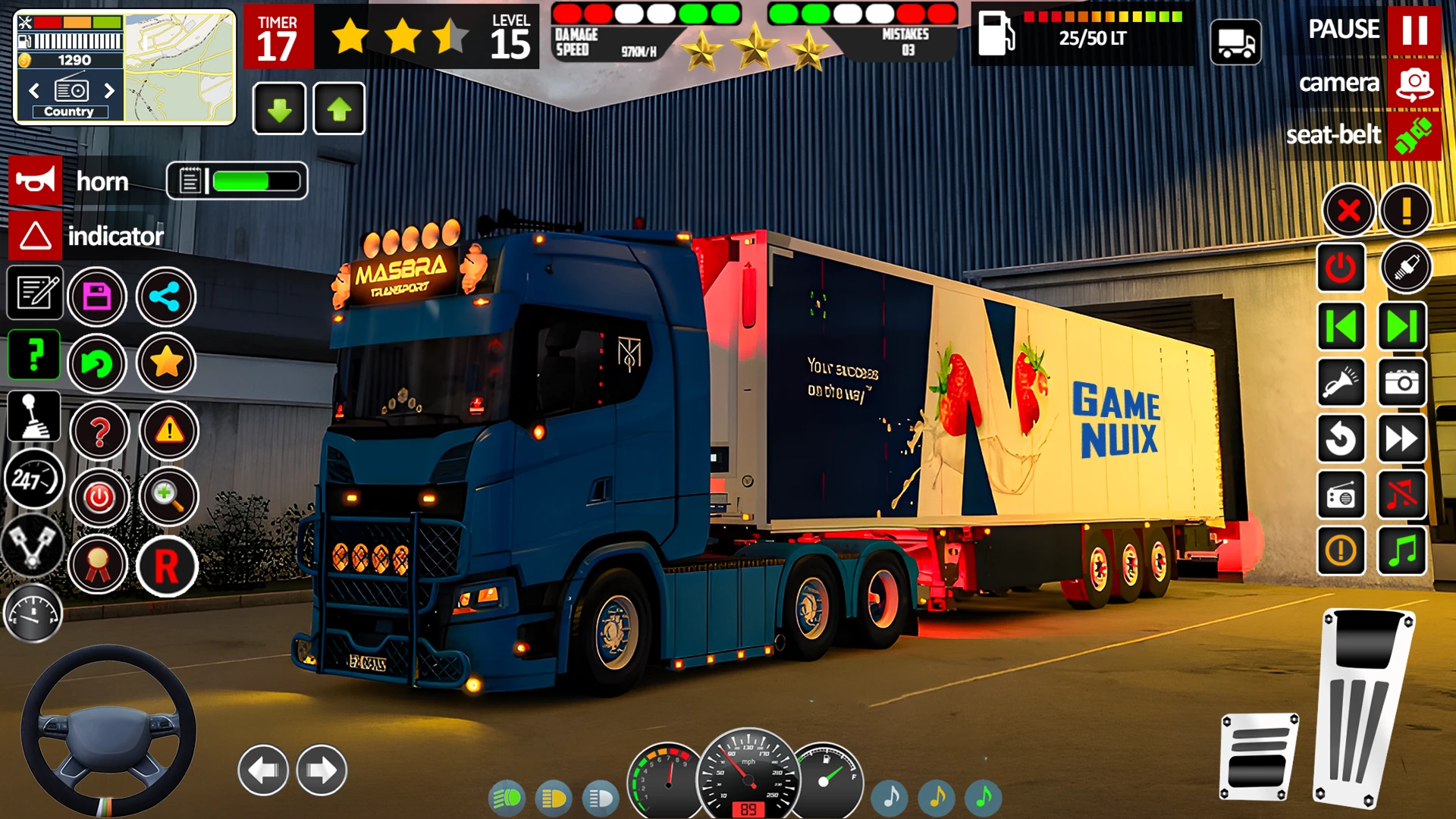Viewport: 1456px width, 819px height.
Task: Tap the gold star favorite icon
Action: click(166, 362)
